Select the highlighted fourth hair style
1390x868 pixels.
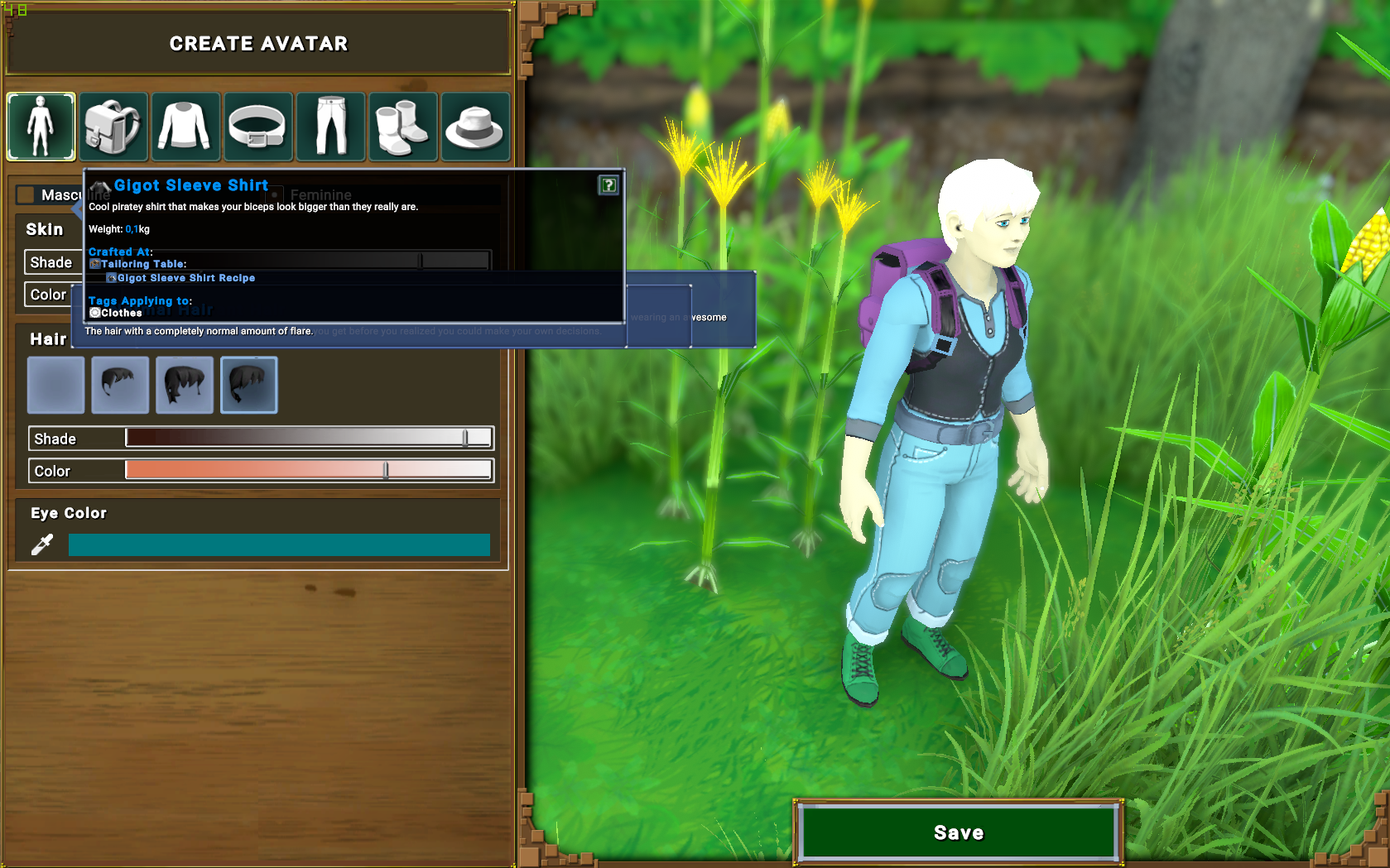tap(249, 385)
